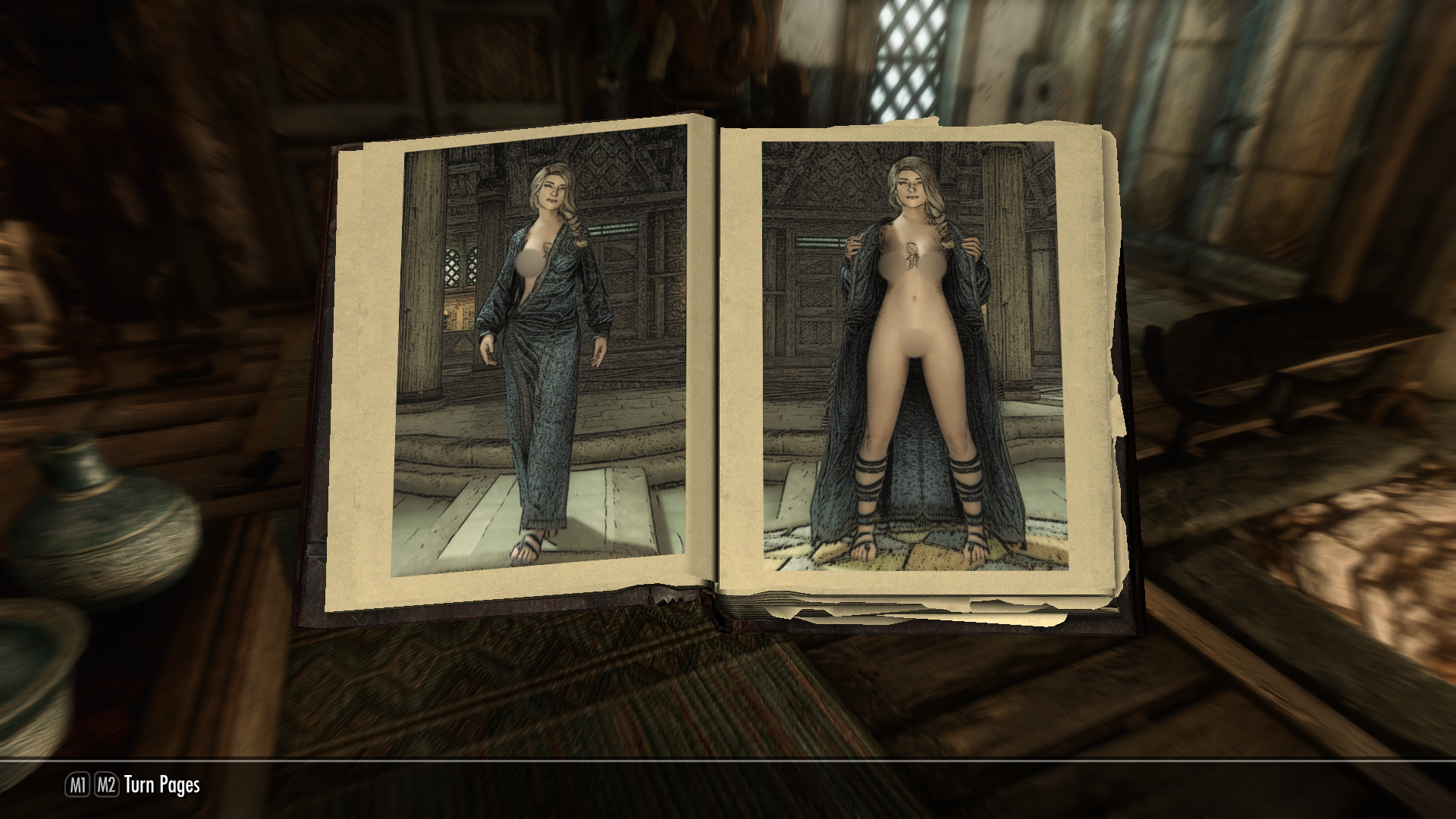1456x819 pixels.
Task: Click the Turn Pages label
Action: point(162,786)
